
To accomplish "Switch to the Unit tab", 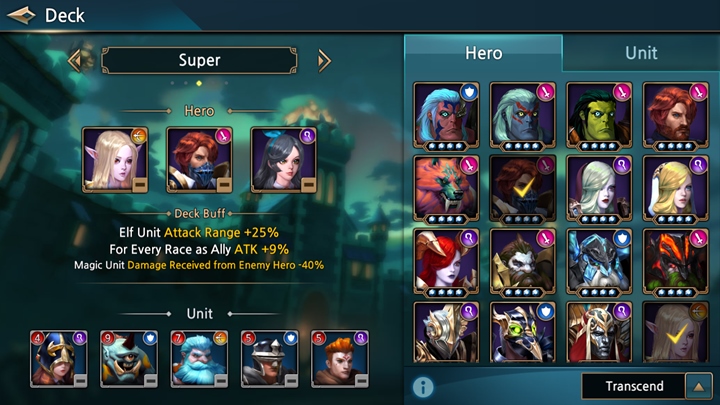I will (x=641, y=52).
